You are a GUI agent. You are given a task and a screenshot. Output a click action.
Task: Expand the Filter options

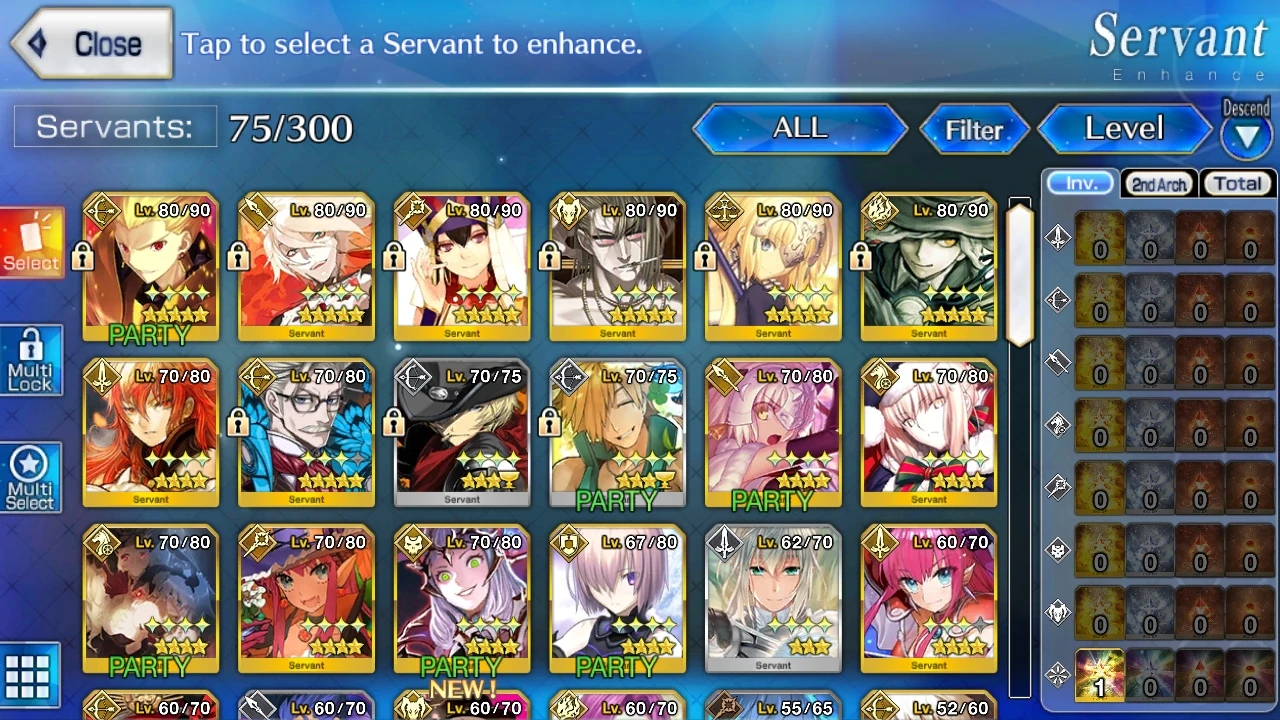(x=973, y=129)
